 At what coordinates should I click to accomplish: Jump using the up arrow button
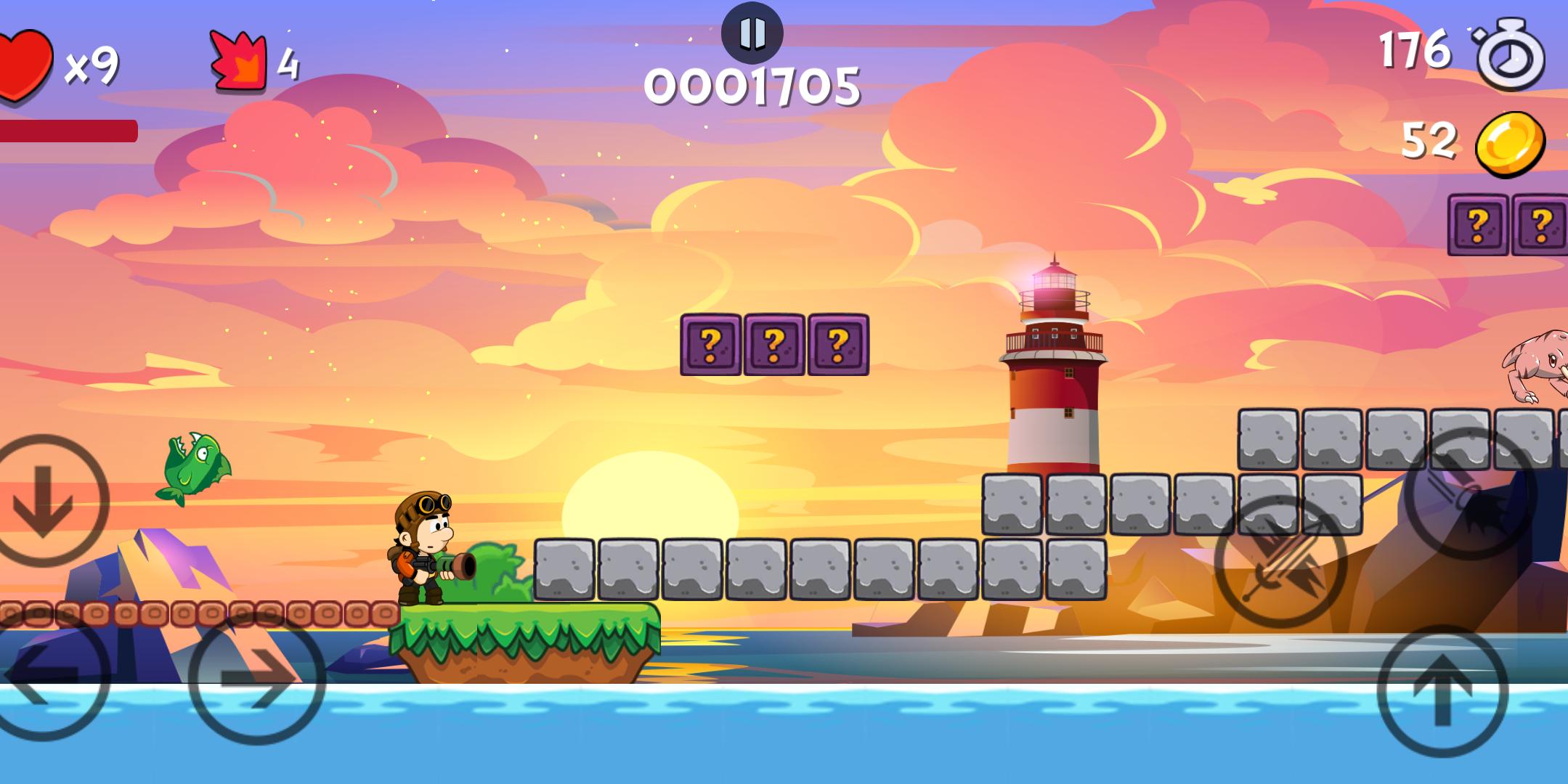pyautogui.click(x=1442, y=691)
